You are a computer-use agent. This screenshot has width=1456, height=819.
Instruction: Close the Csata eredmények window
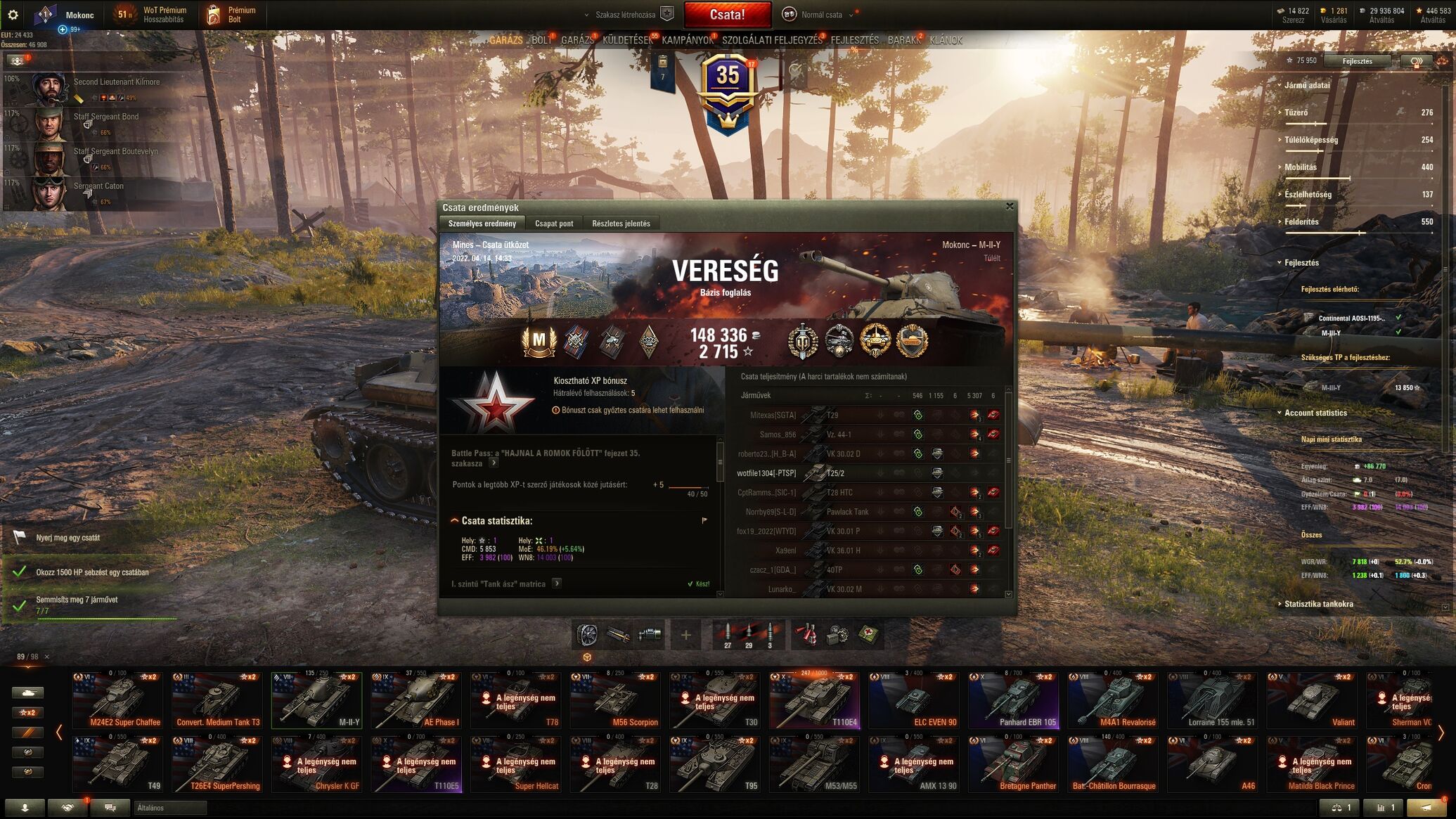[1010, 207]
